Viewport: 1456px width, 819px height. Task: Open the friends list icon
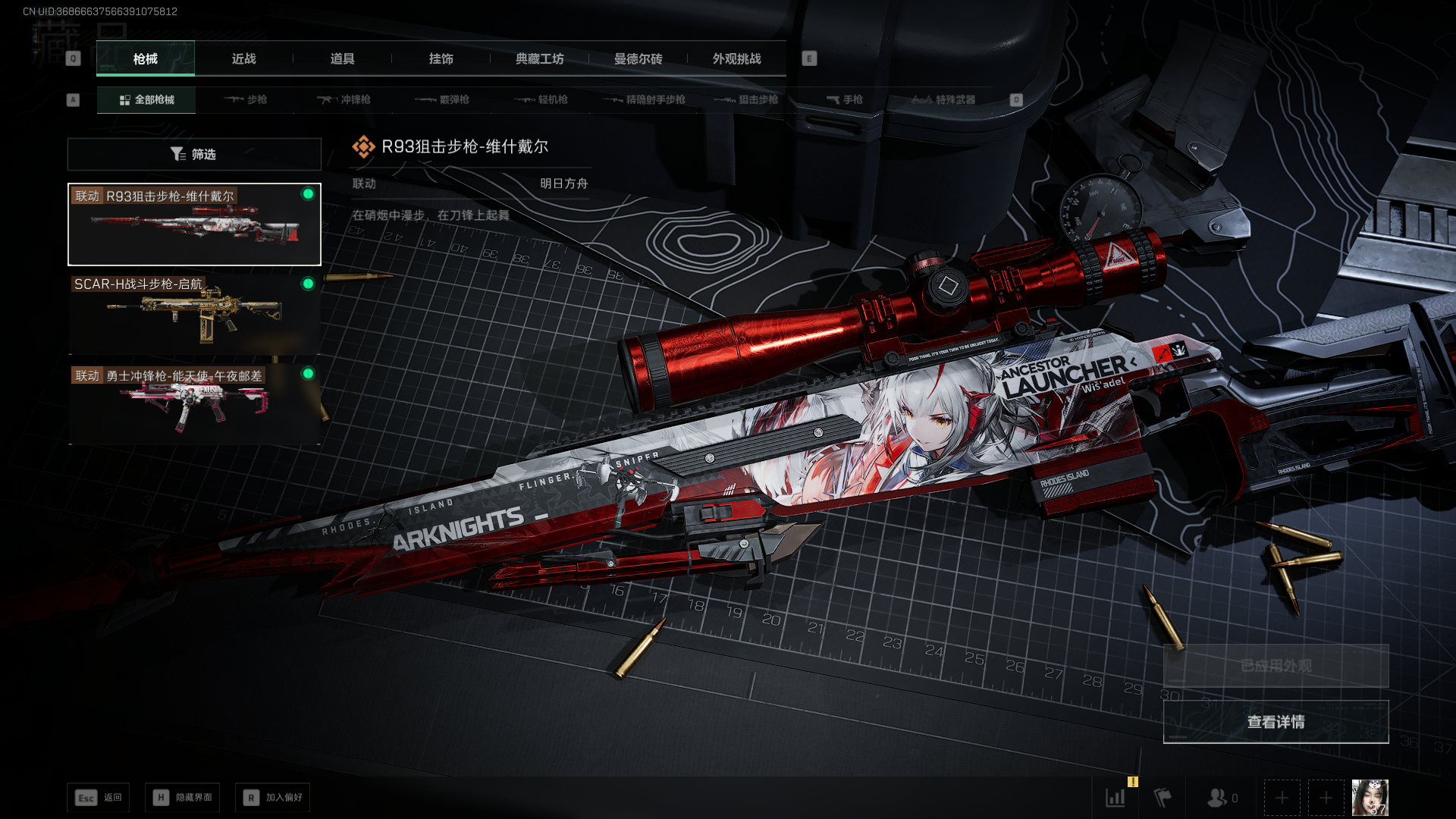(x=1218, y=798)
